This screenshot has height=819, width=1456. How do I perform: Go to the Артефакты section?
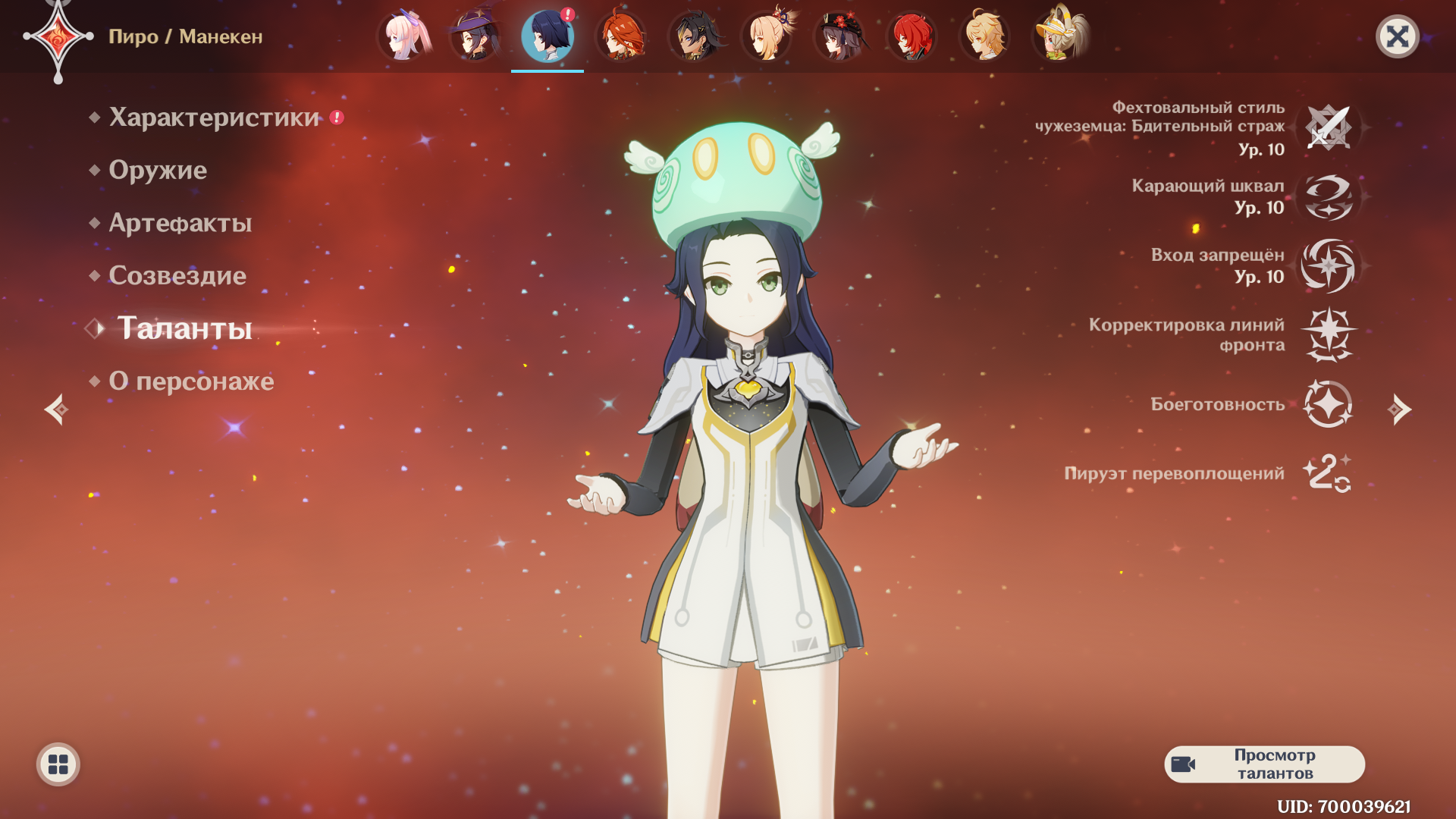point(180,223)
